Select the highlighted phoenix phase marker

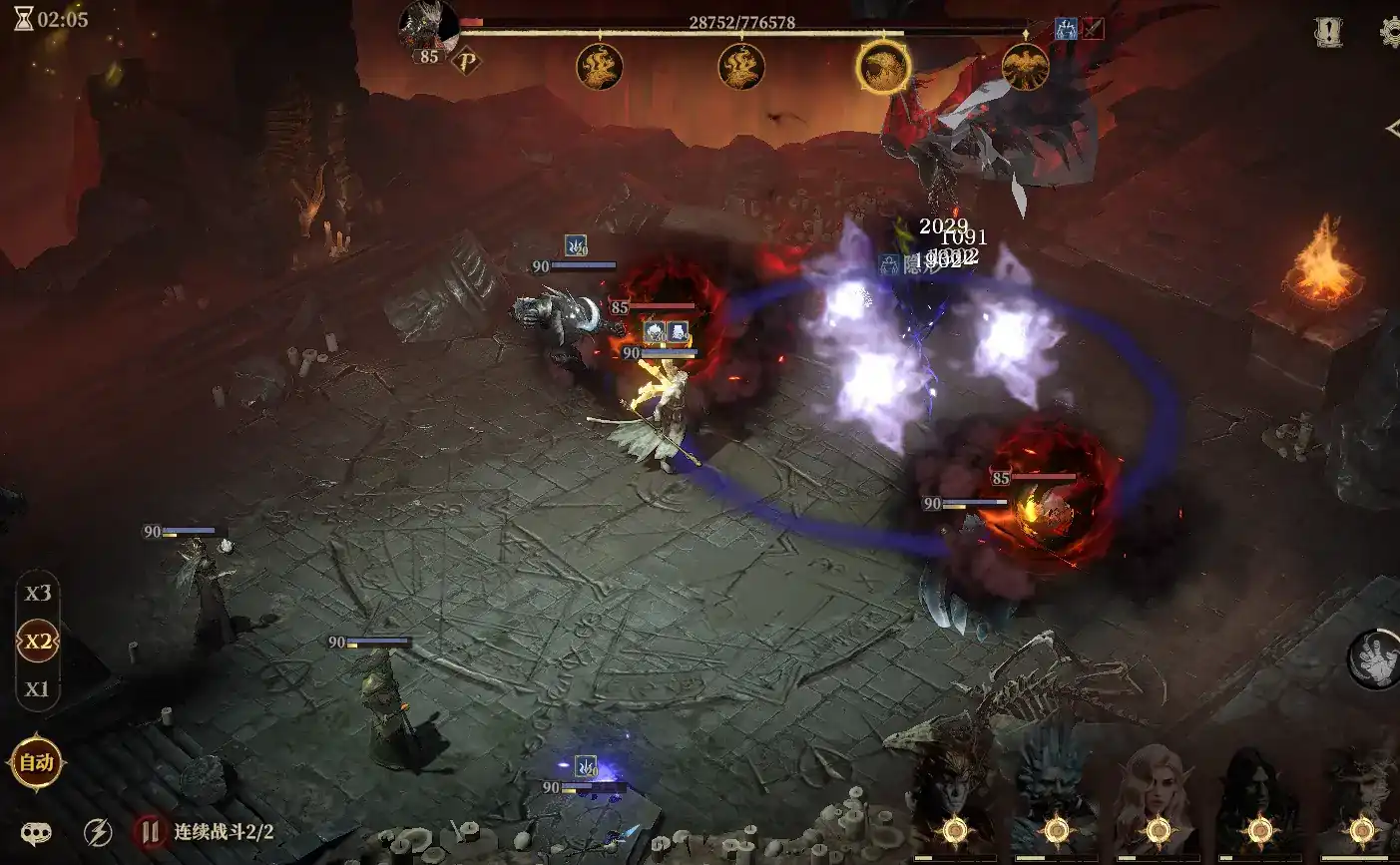click(x=883, y=67)
